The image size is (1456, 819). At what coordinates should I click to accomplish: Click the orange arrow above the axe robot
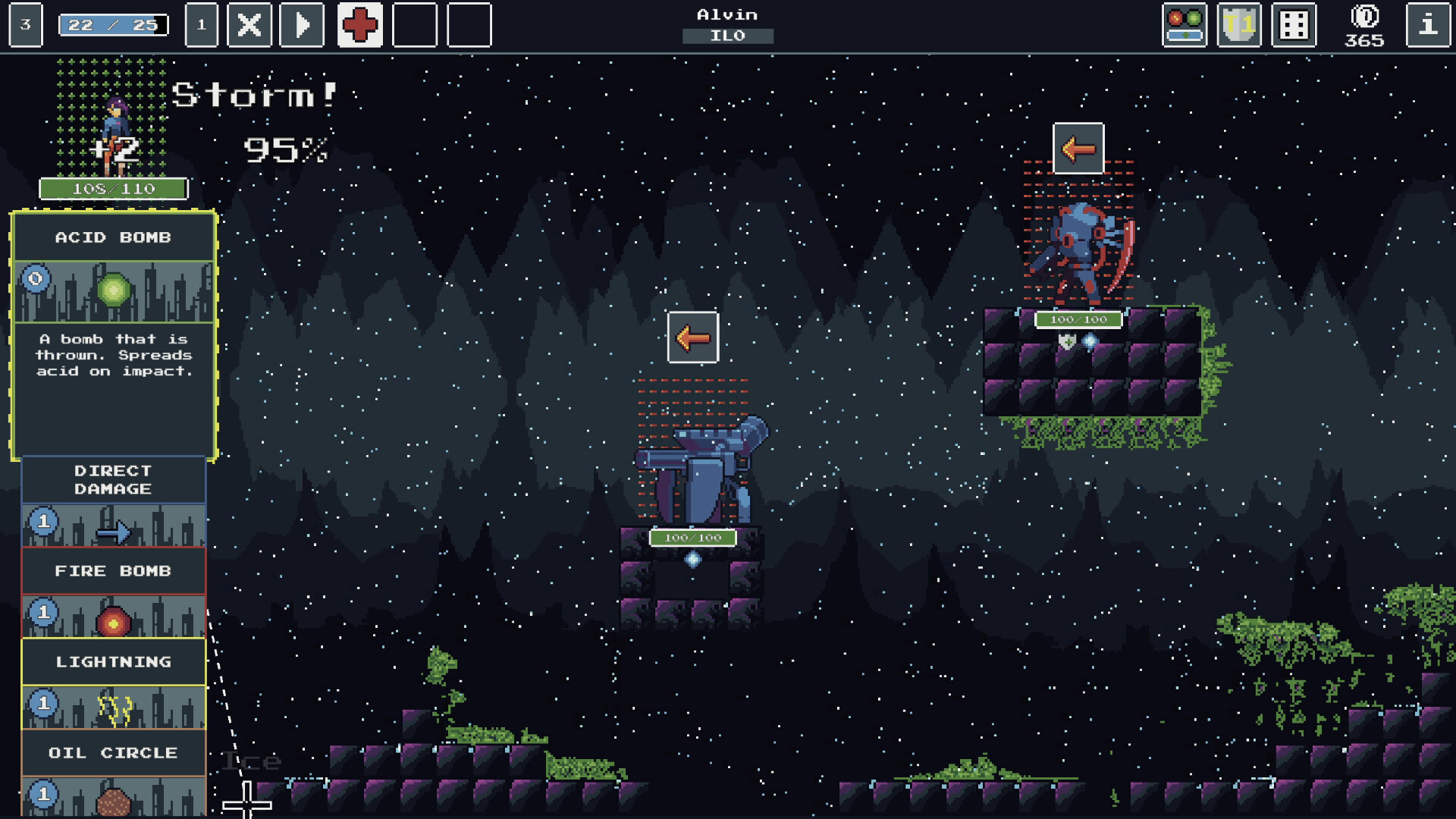tap(1078, 149)
